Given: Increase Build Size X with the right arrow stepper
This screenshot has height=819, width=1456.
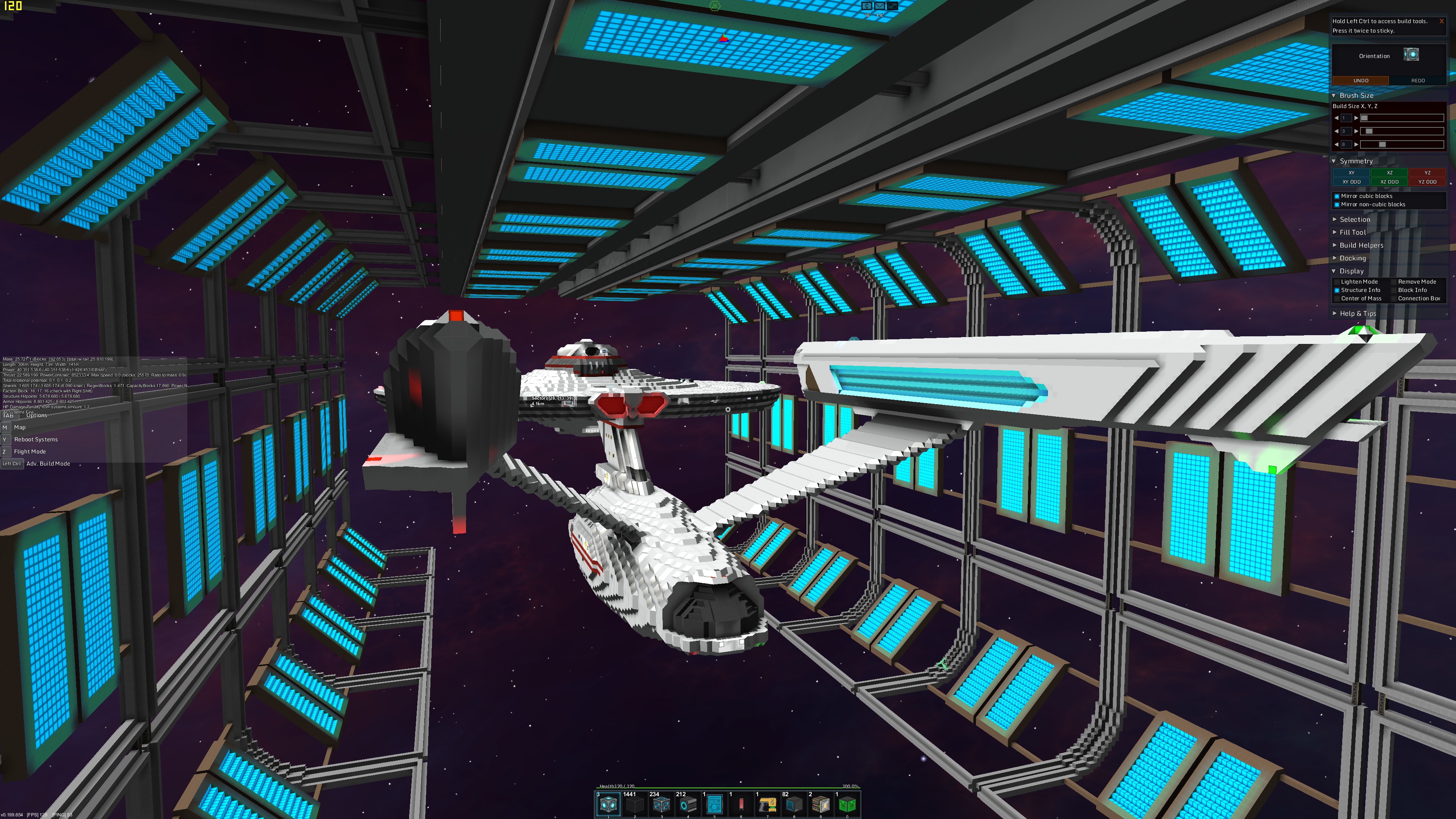Looking at the screenshot, I should click(x=1357, y=118).
